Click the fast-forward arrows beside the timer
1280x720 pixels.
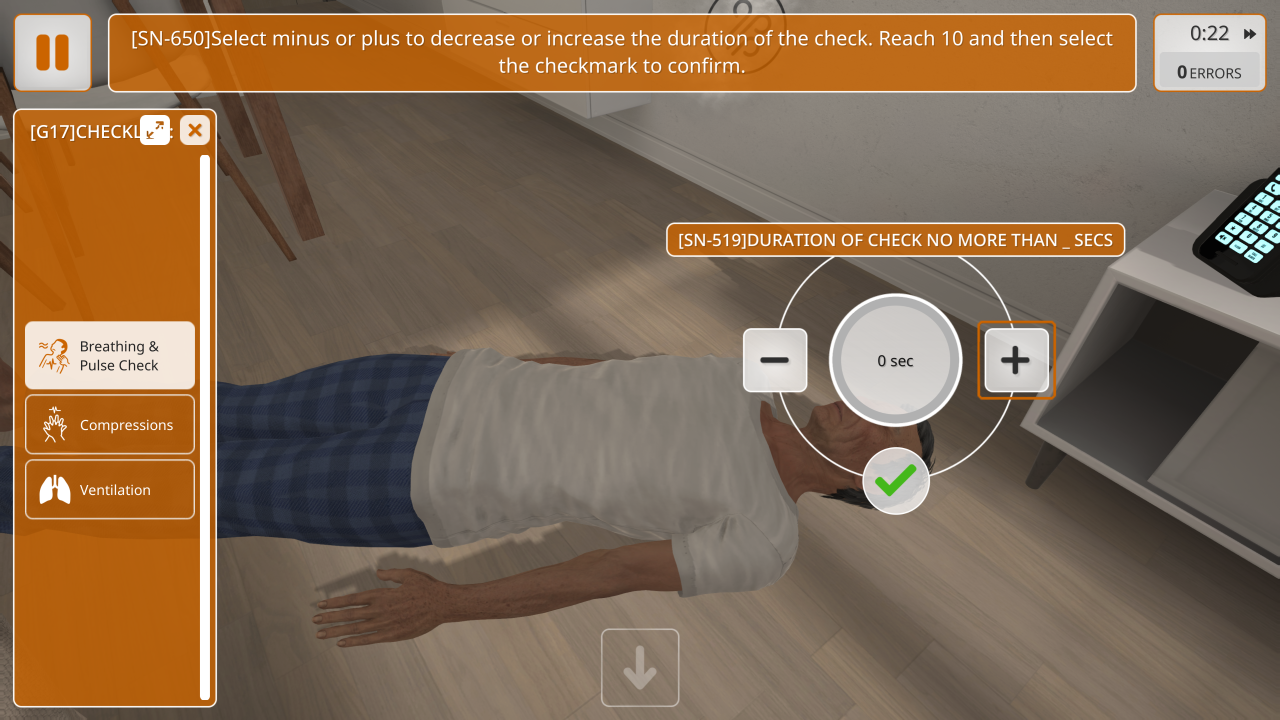(1250, 34)
